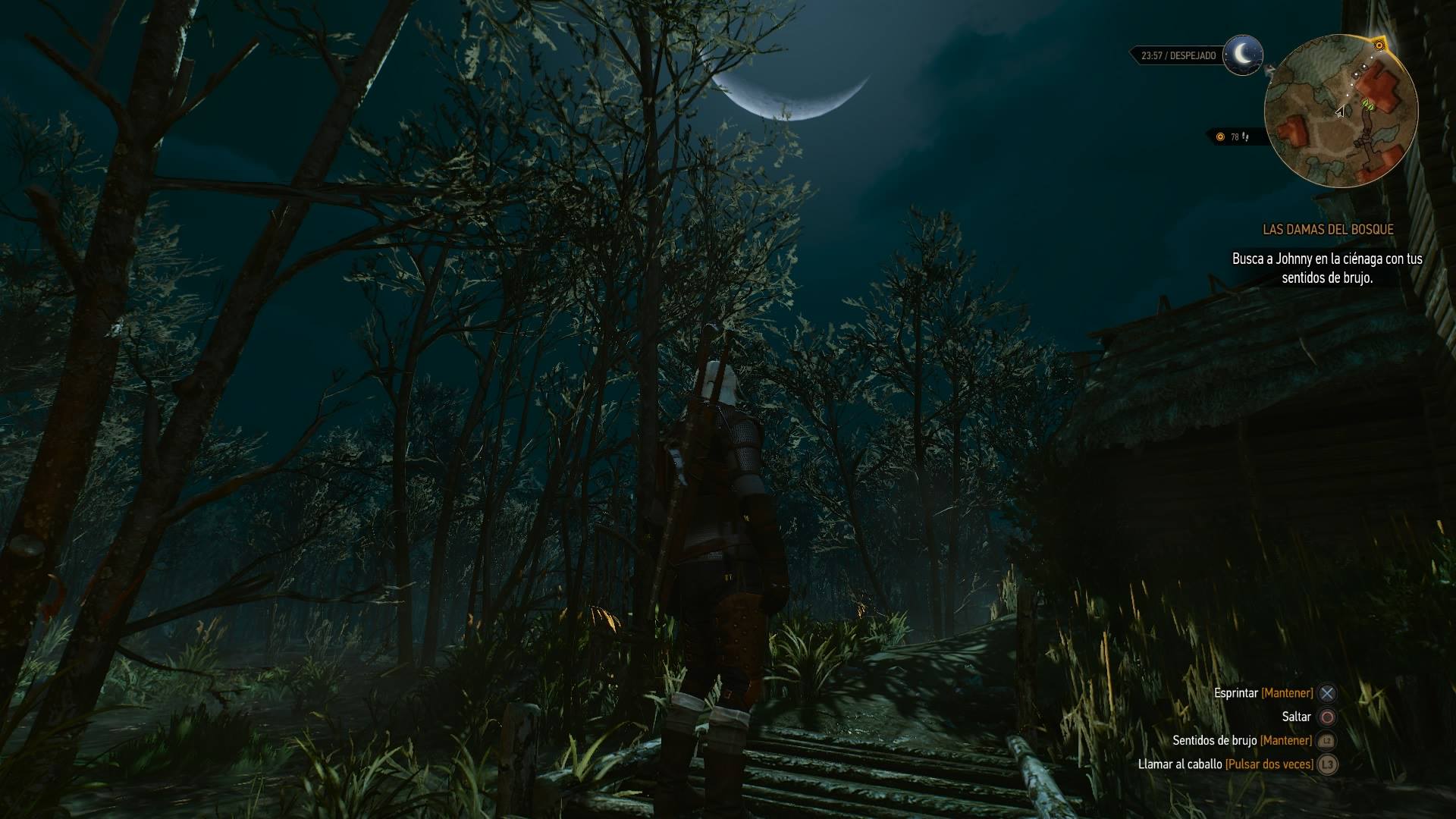Click the green herb marker on the minimap
Viewport: 1456px width, 819px height.
[x=1369, y=105]
